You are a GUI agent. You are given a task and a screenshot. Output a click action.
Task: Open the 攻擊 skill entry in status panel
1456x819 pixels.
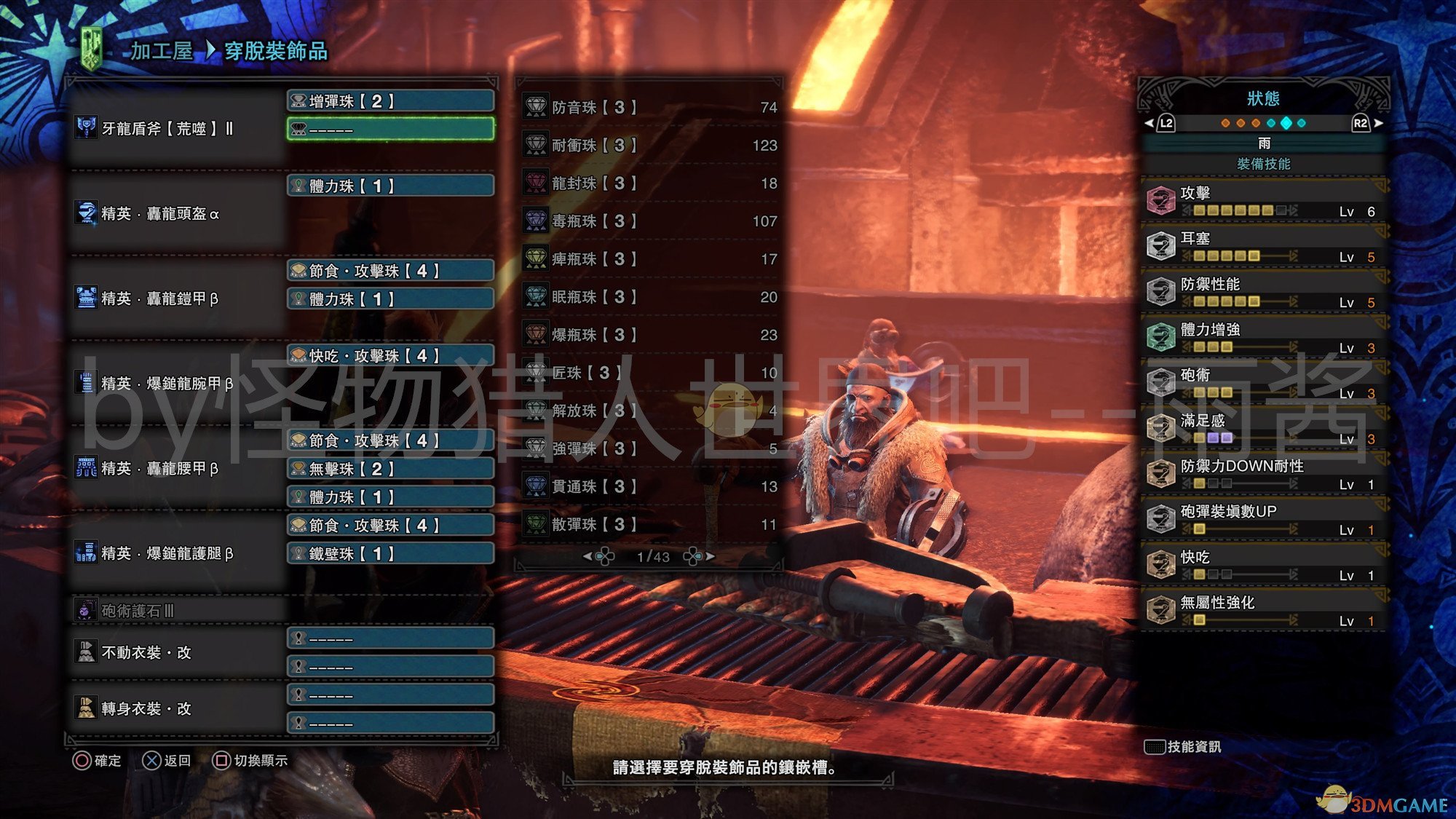tap(1263, 201)
